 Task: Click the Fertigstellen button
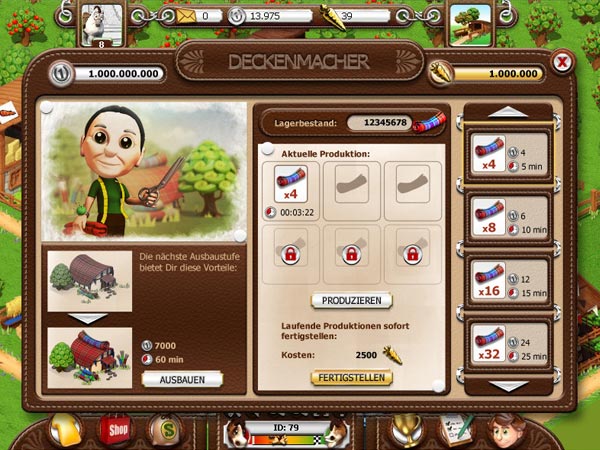pos(351,378)
